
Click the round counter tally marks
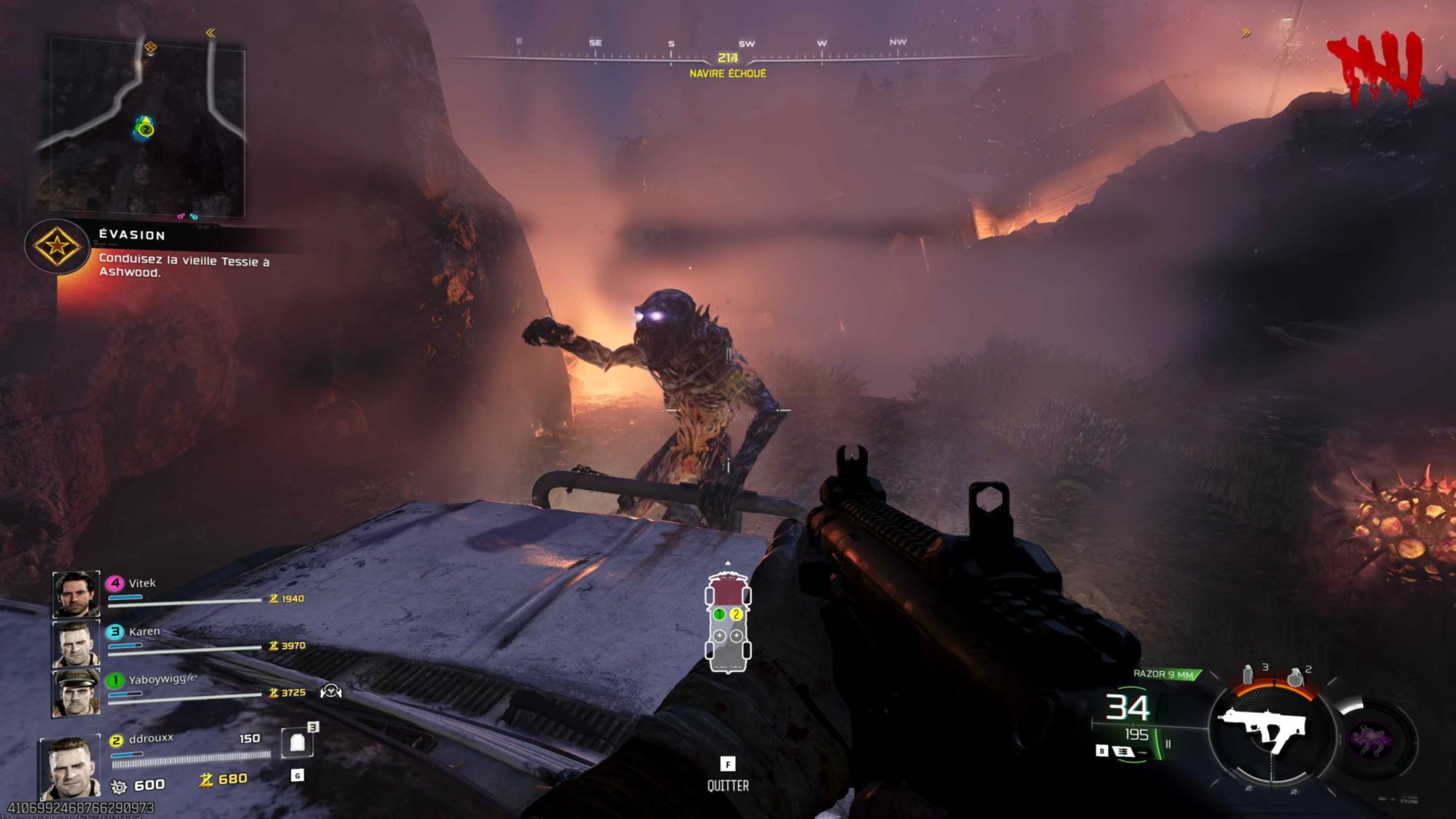click(x=1375, y=69)
